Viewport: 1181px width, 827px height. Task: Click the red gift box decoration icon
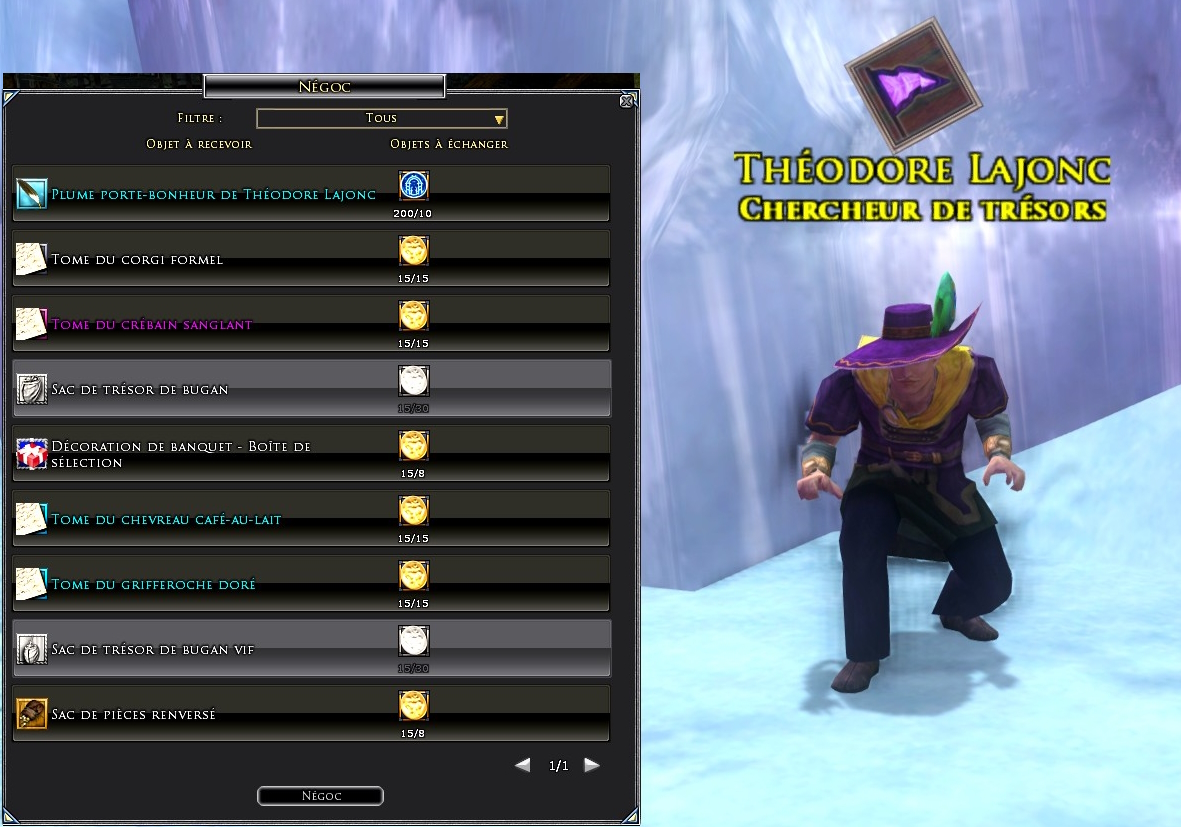[32, 454]
